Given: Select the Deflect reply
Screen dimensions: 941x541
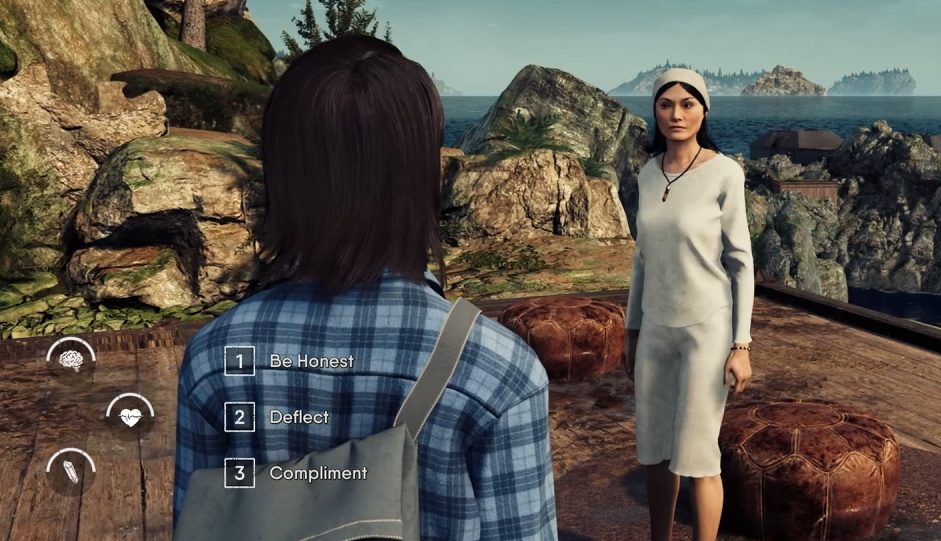Looking at the screenshot, I should coord(298,417).
